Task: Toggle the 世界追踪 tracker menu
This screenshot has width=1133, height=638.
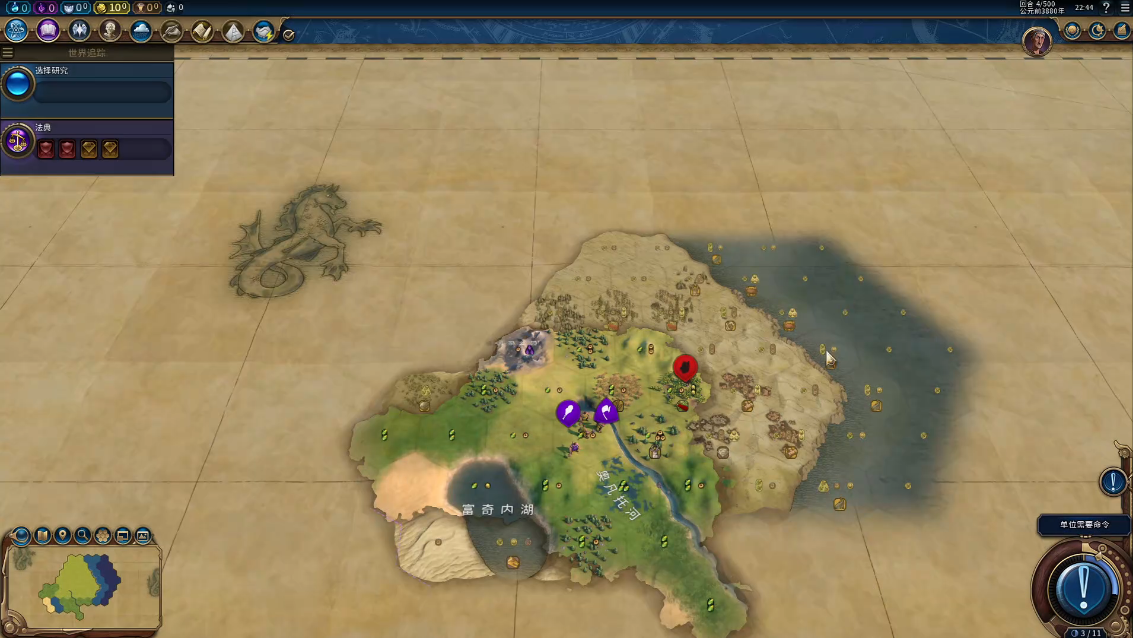Action: tap(8, 52)
